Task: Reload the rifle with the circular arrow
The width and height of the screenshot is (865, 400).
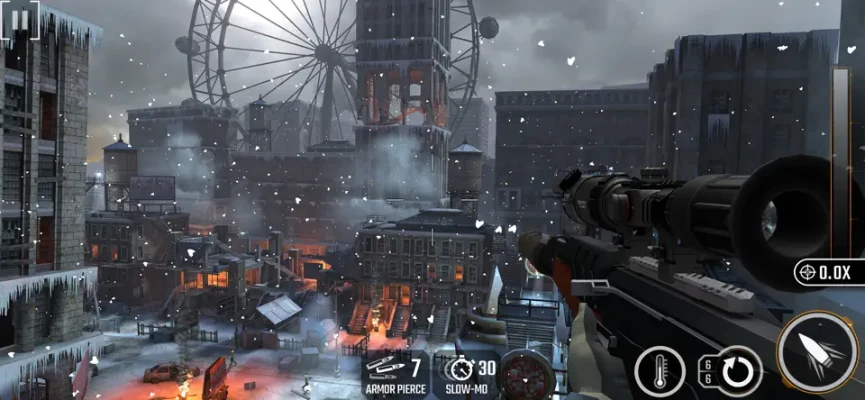Action: [x=735, y=371]
